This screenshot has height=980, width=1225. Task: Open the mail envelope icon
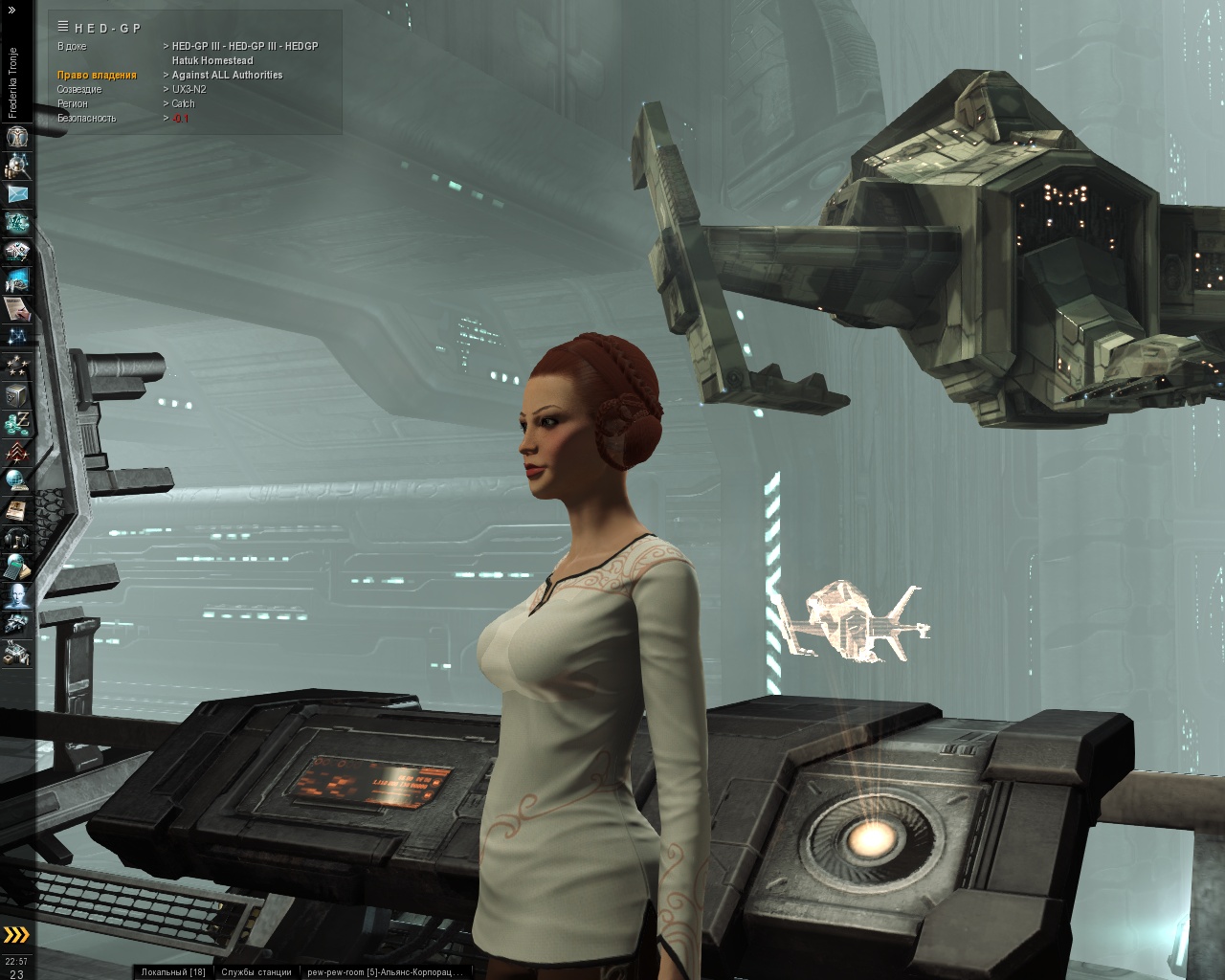pyautogui.click(x=16, y=194)
